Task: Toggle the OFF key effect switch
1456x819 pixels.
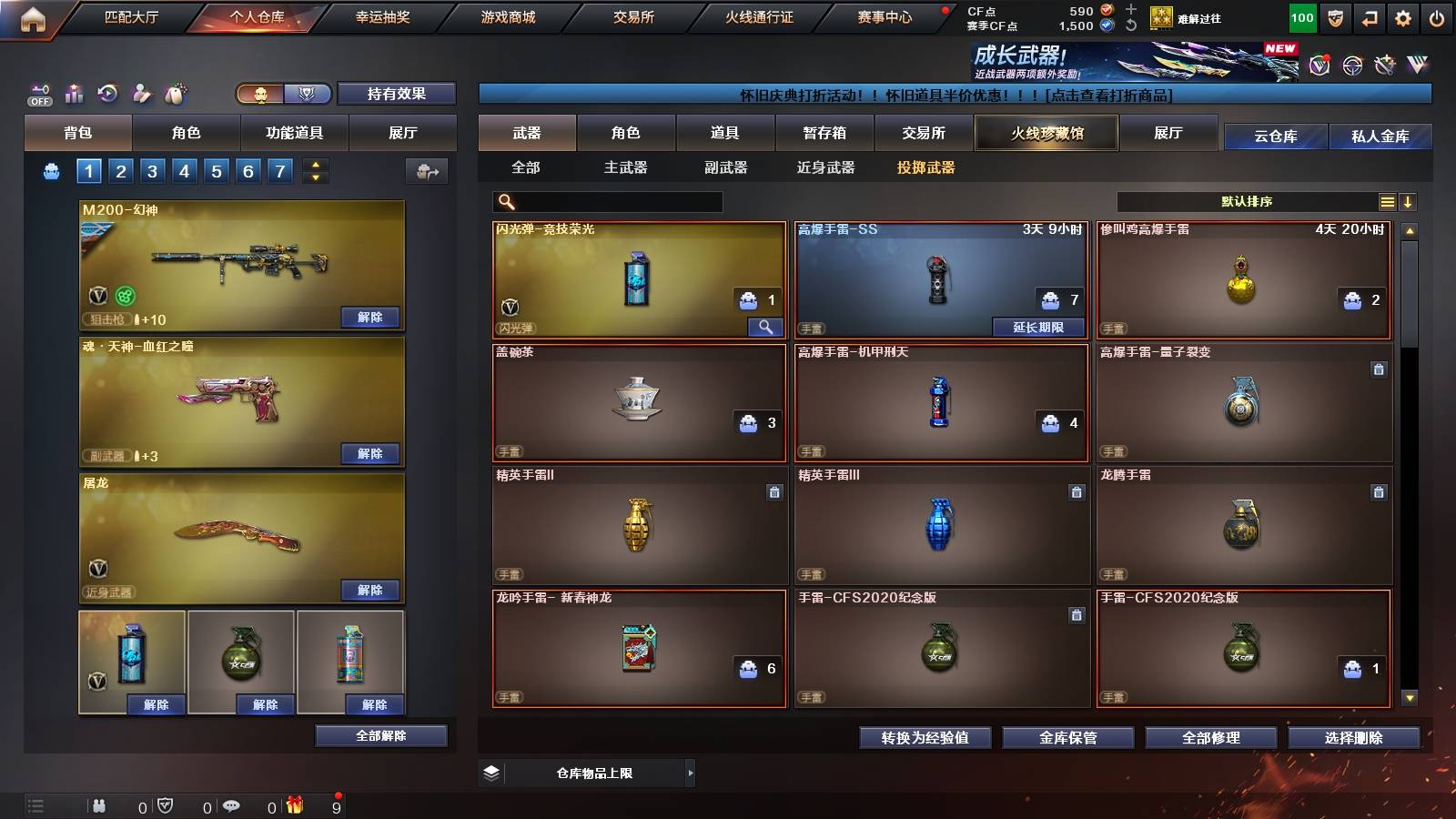Action: (x=38, y=92)
